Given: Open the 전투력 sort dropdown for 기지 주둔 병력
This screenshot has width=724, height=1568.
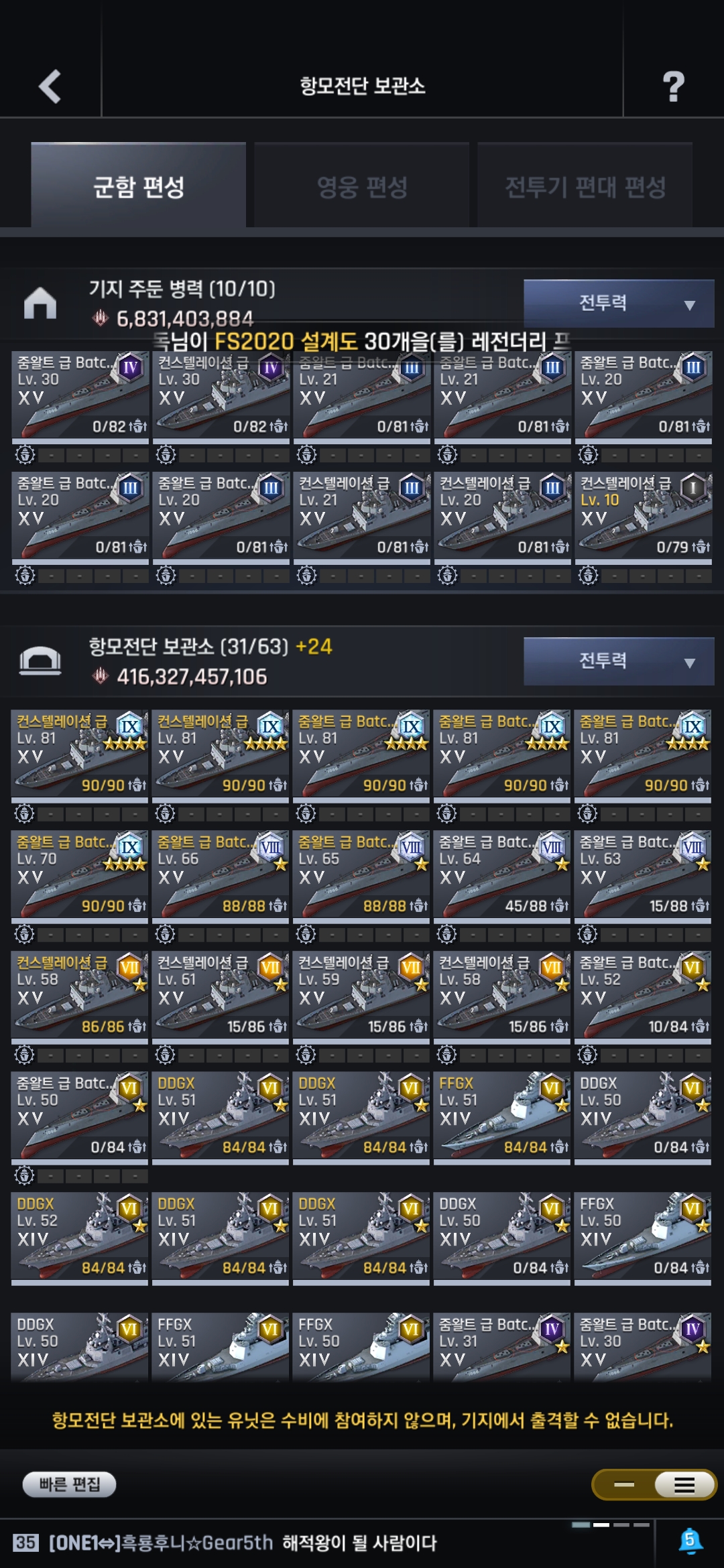Looking at the screenshot, I should coord(618,304).
